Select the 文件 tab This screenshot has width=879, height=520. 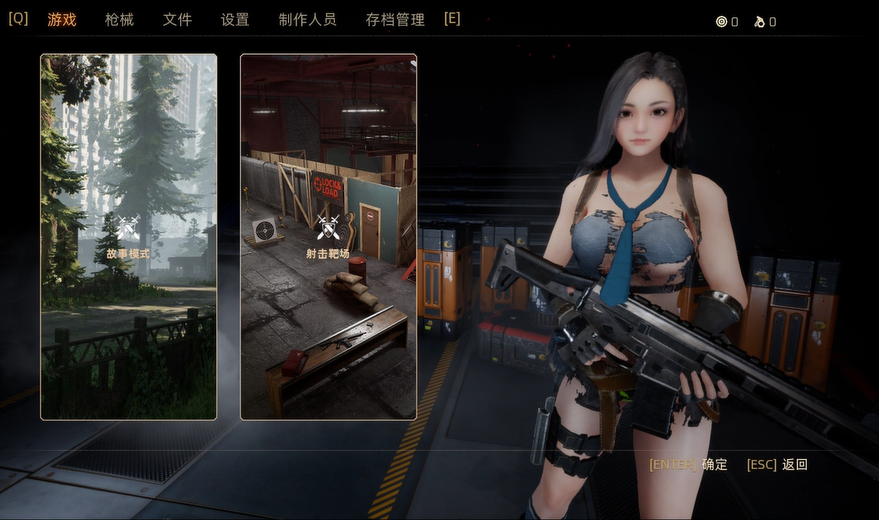coord(177,20)
